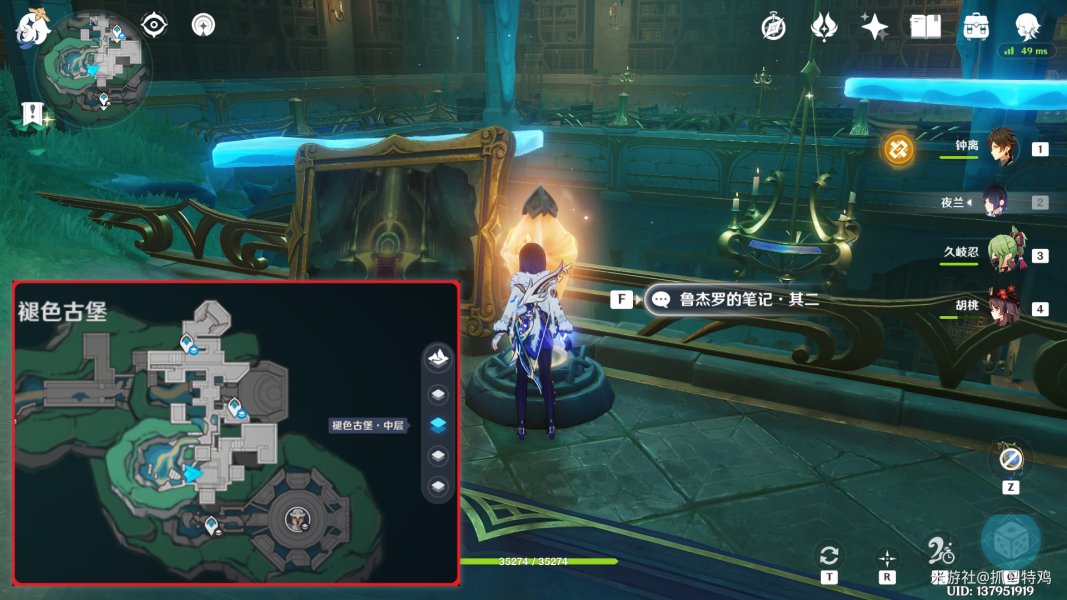
Task: Switch to party member 胡桃
Action: pos(1001,306)
